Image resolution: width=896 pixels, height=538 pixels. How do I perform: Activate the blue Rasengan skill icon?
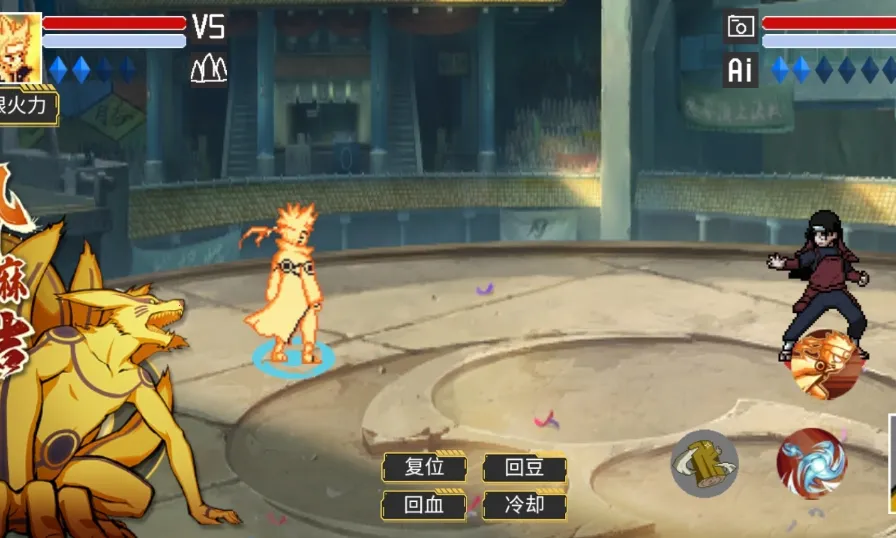coord(811,463)
